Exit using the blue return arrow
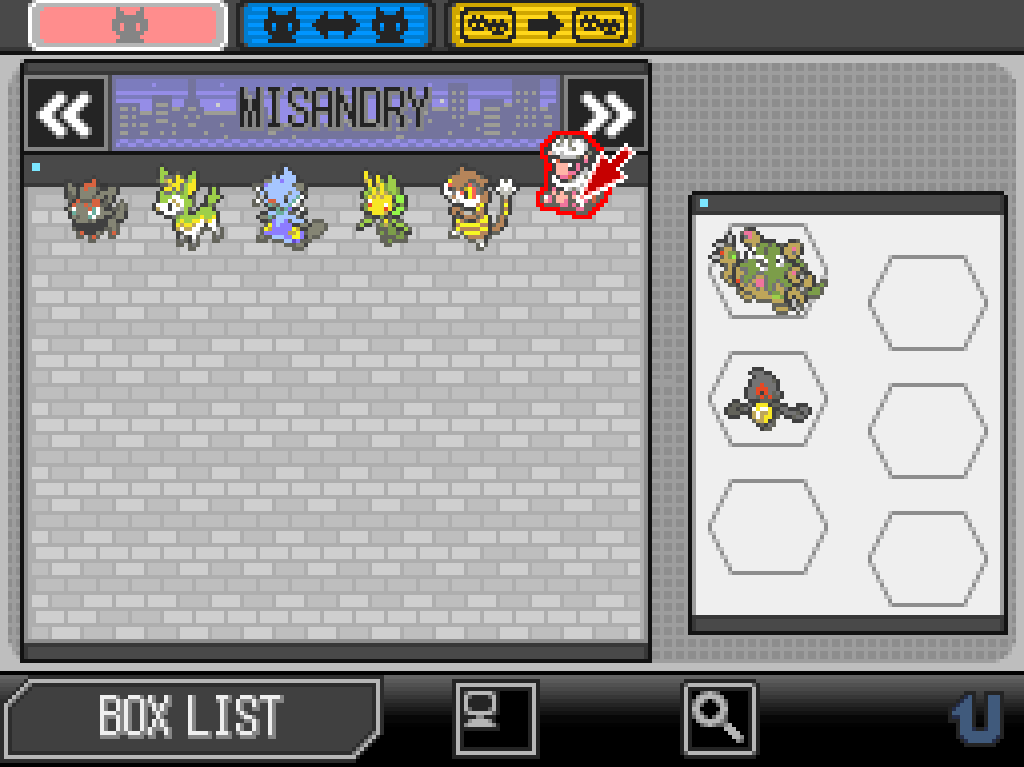Image resolution: width=1024 pixels, height=767 pixels. pos(975,718)
